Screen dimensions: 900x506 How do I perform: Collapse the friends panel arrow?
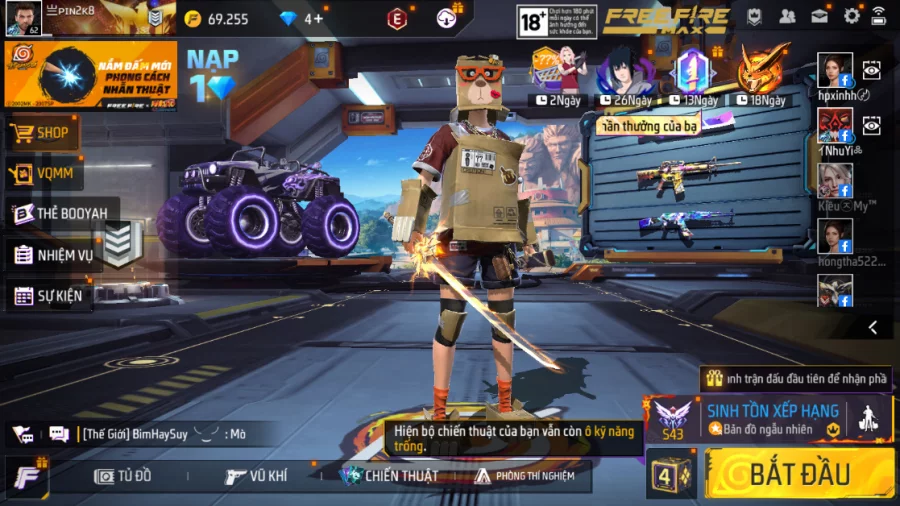[x=873, y=327]
